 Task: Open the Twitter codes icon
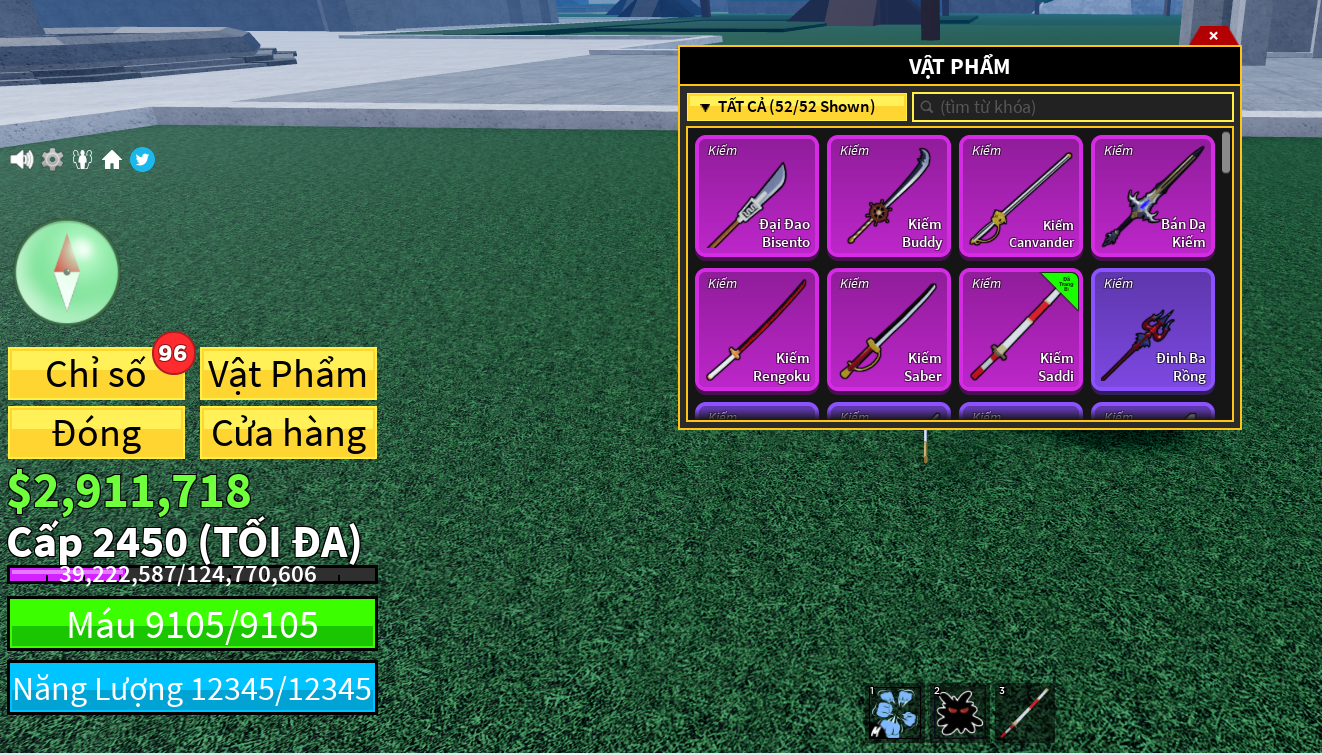point(142,159)
